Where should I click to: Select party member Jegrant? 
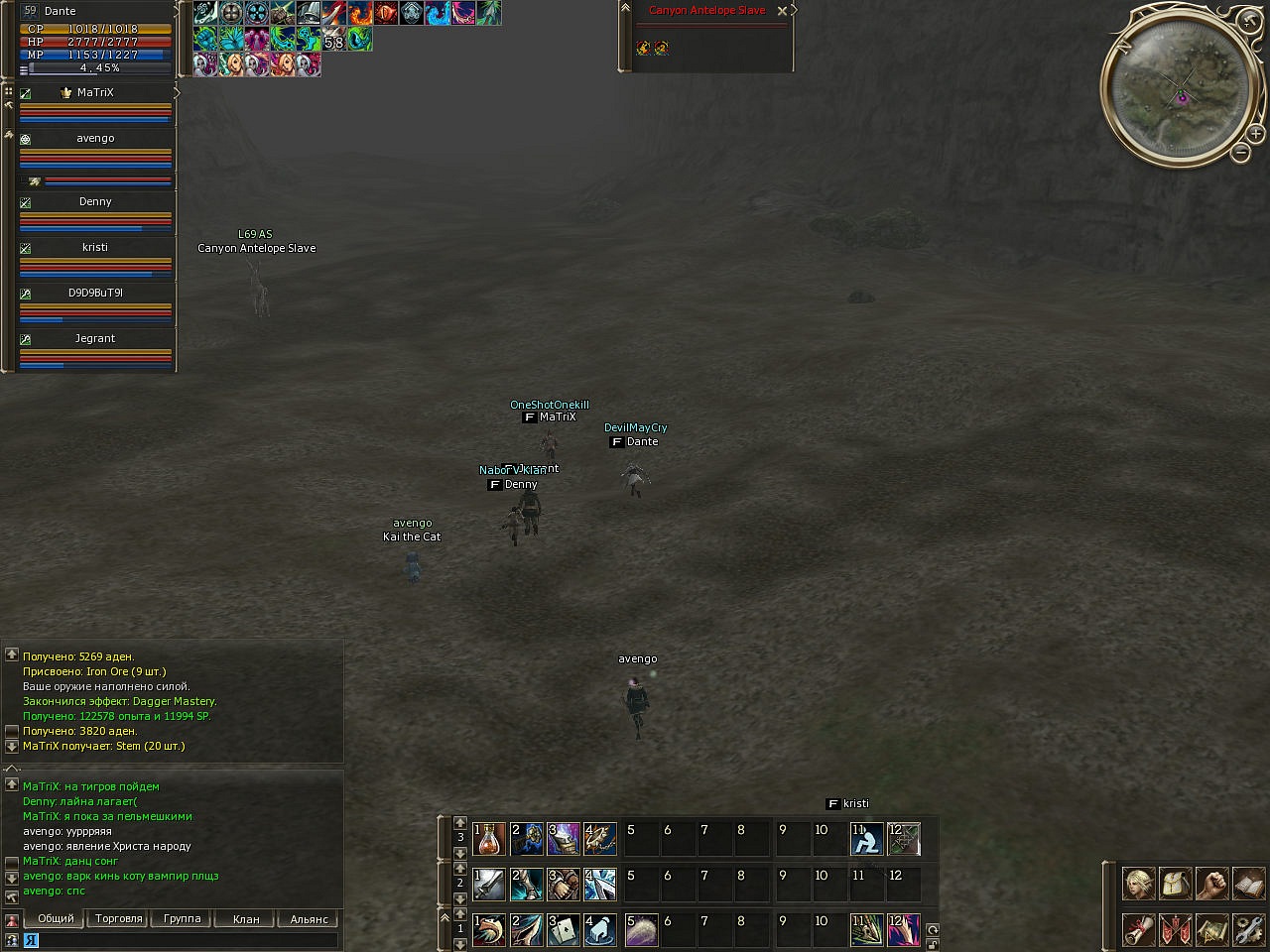[x=95, y=338]
